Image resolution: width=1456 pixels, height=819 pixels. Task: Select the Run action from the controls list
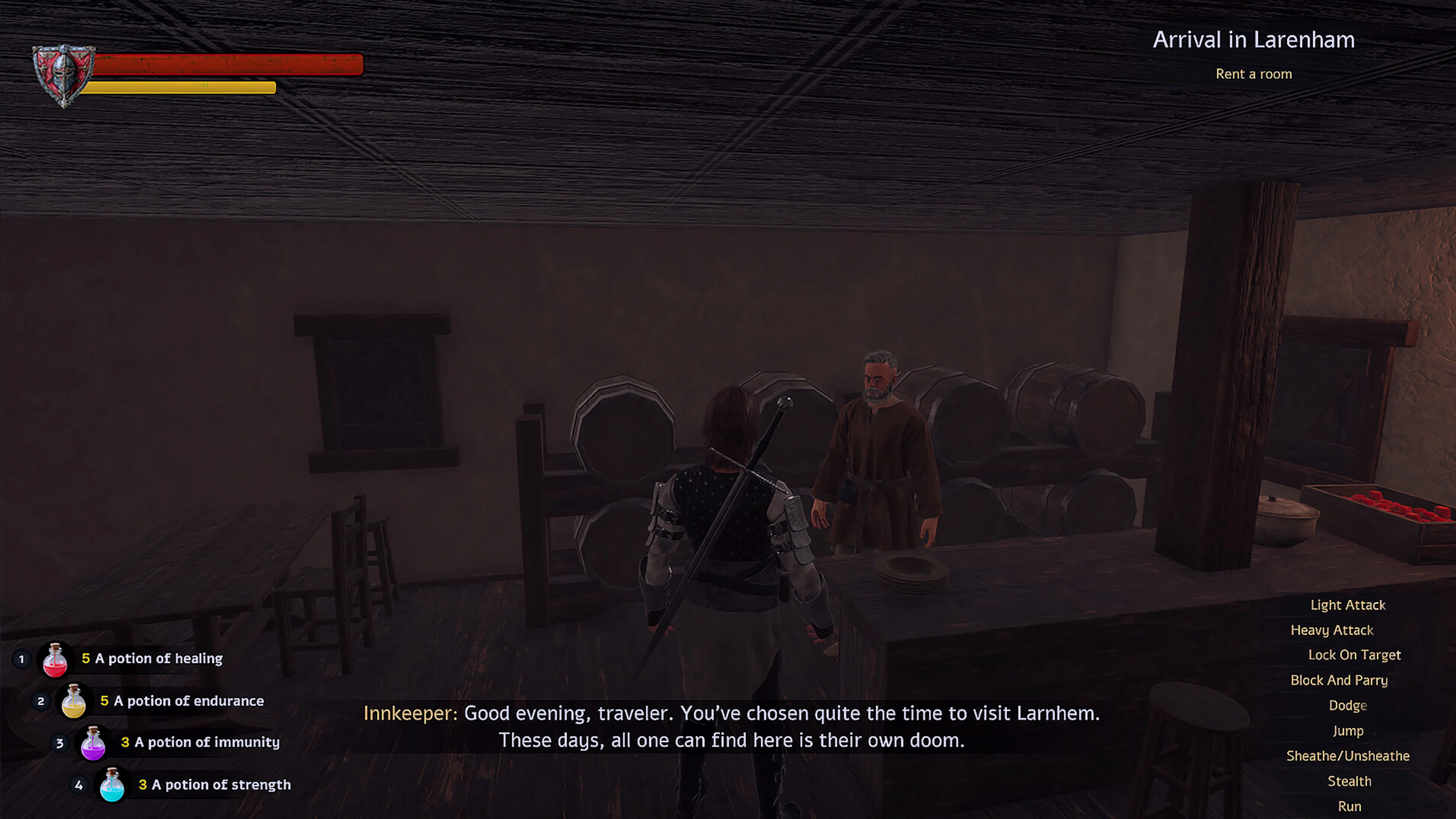coord(1350,806)
